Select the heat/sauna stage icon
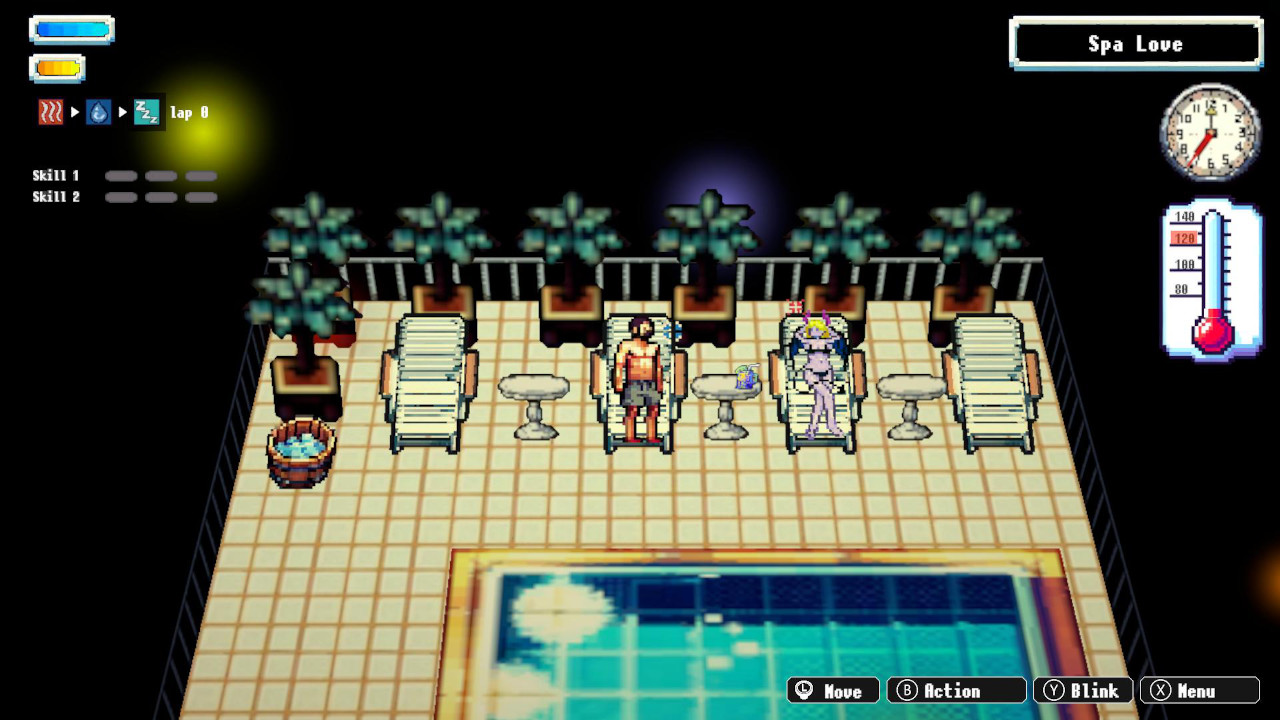Viewport: 1280px width, 720px height. [x=51, y=111]
